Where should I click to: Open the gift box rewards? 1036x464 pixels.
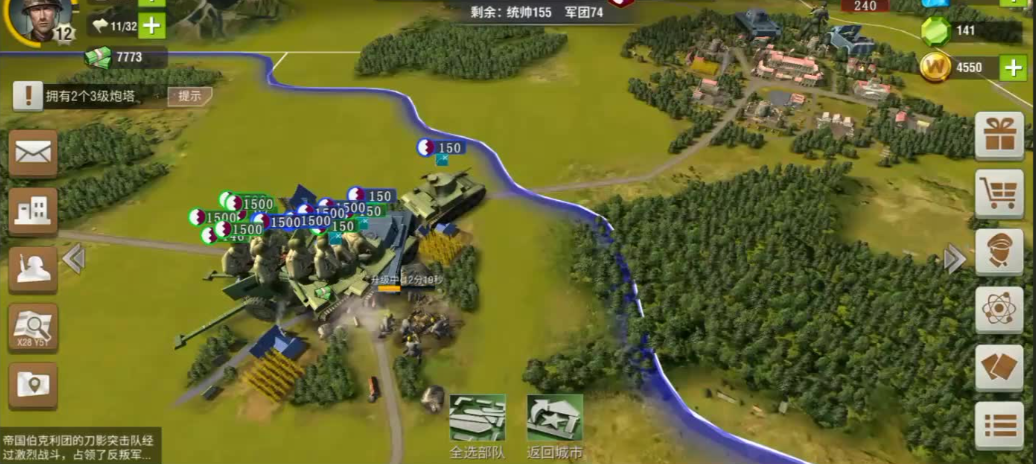999,136
